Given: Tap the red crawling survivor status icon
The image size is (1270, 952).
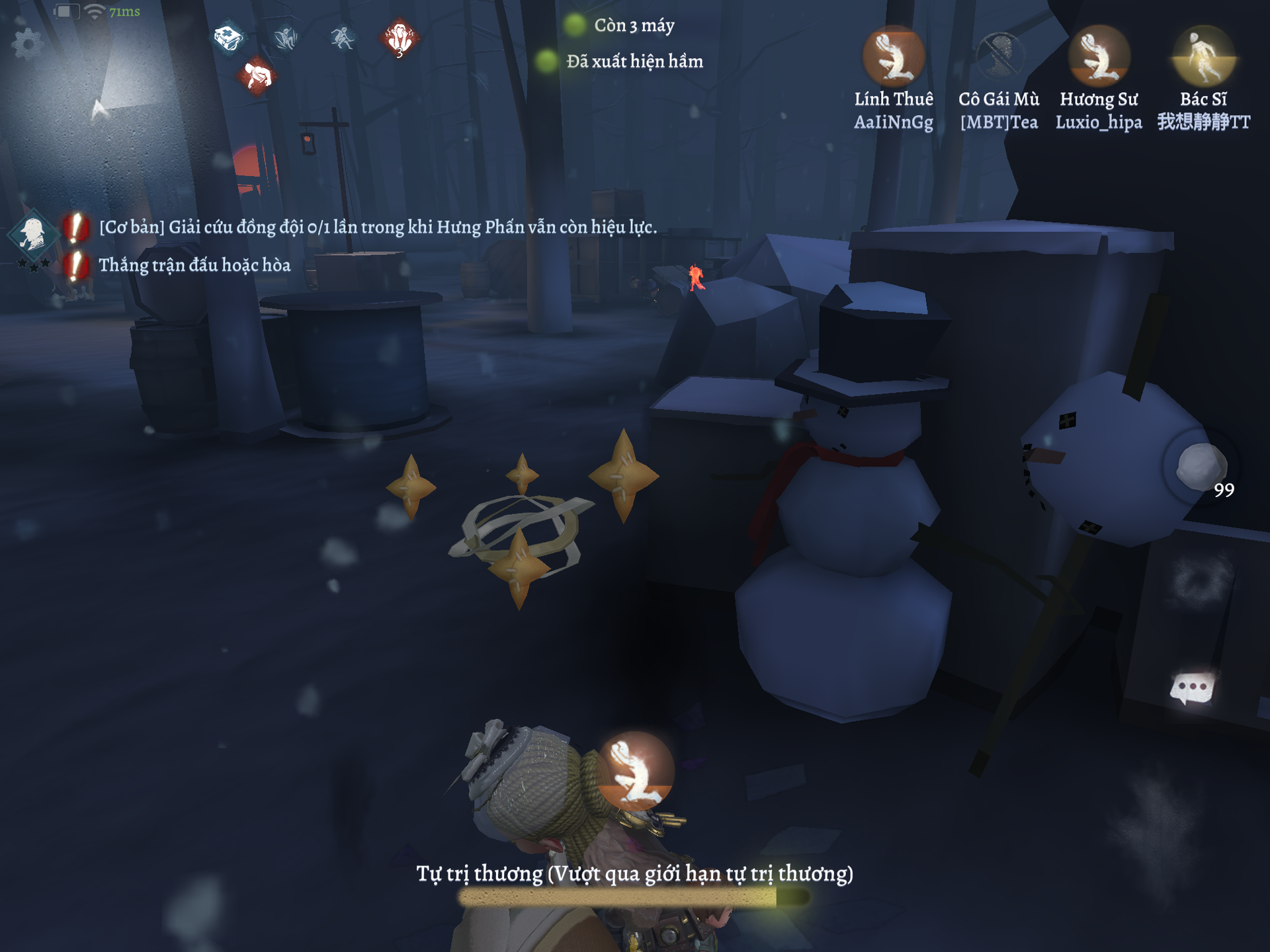Looking at the screenshot, I should coord(257,76).
